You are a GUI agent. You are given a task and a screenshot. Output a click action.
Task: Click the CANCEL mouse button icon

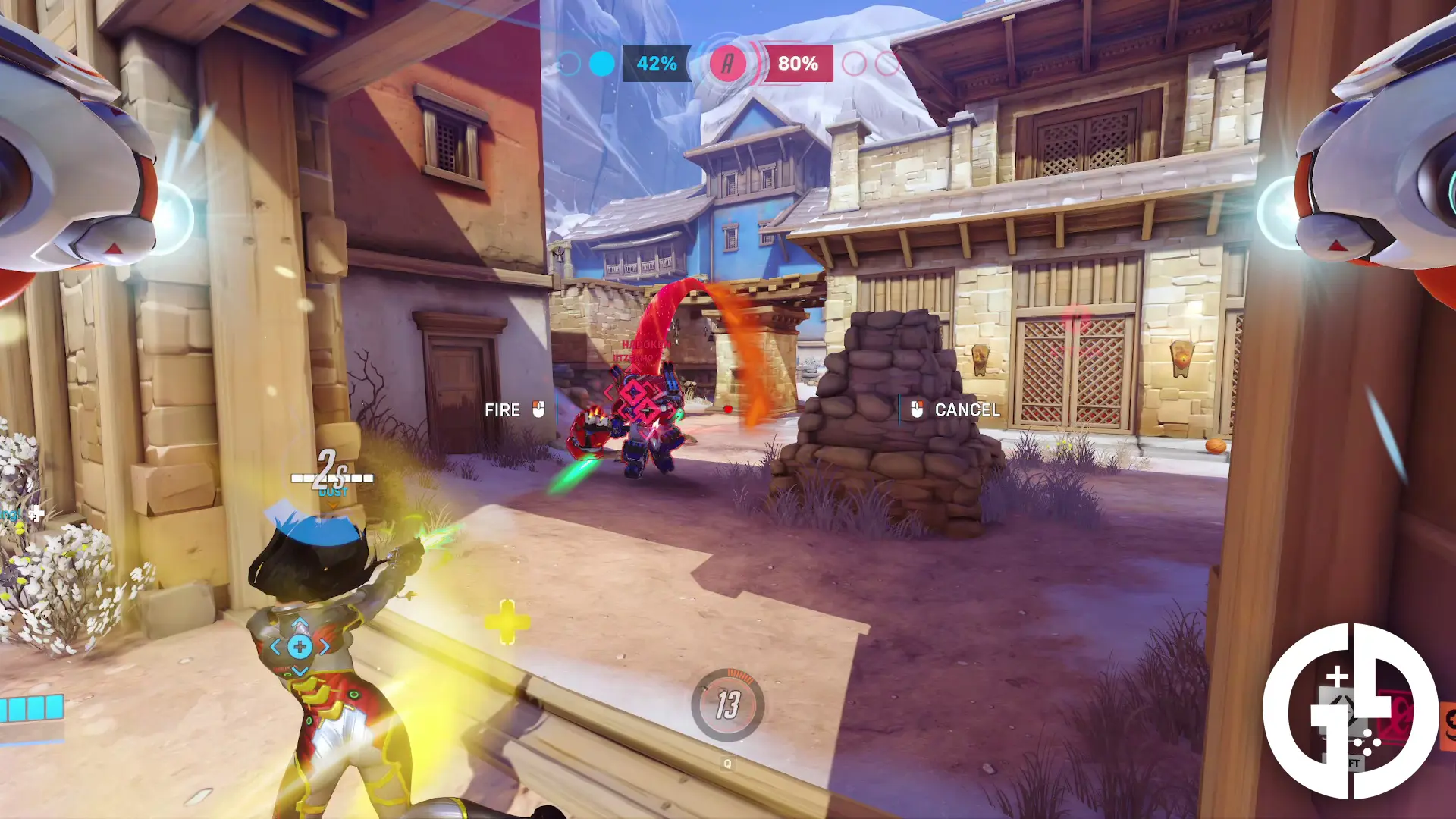915,409
